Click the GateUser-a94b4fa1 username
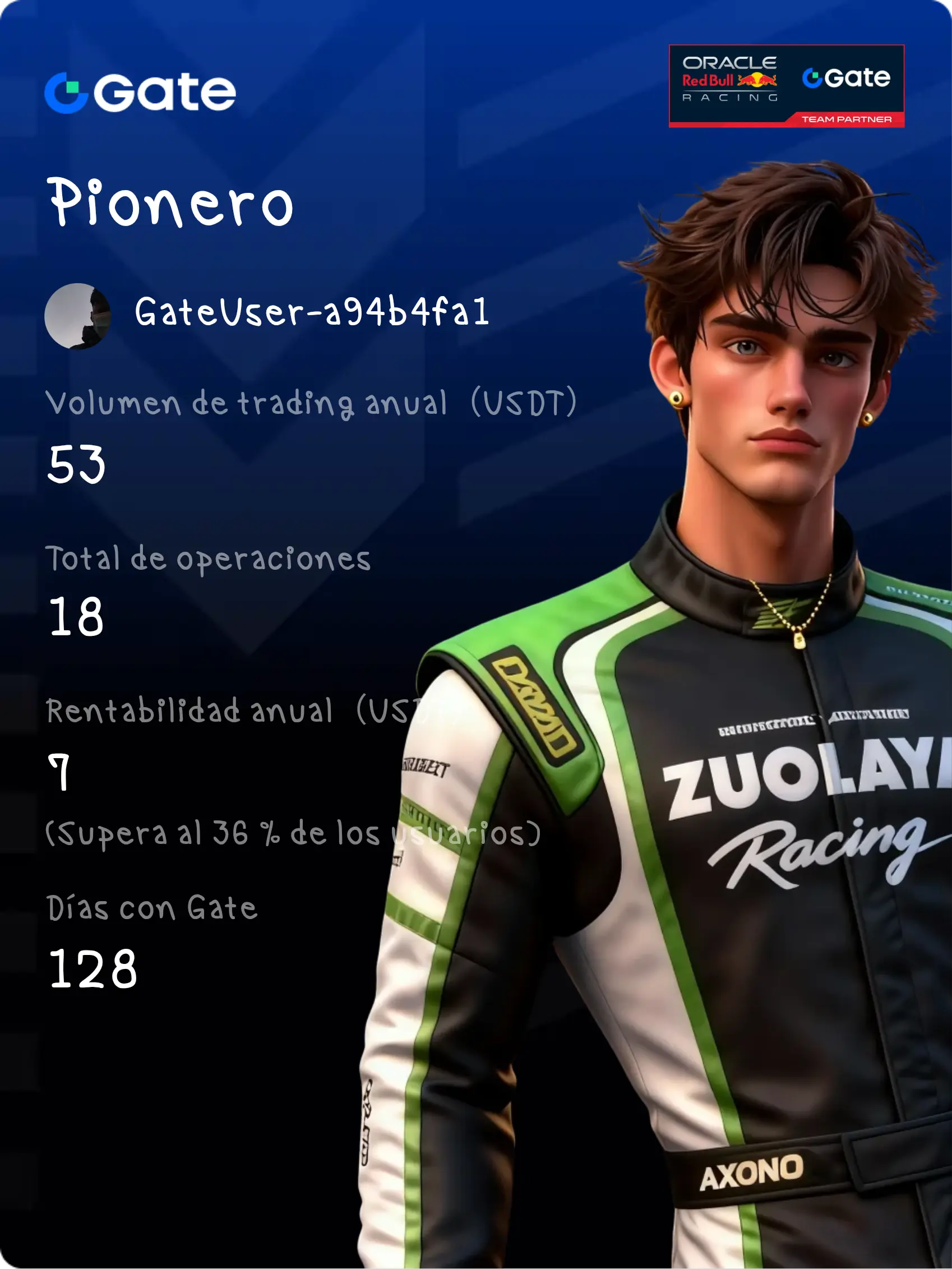The image size is (952, 1269). point(312,313)
